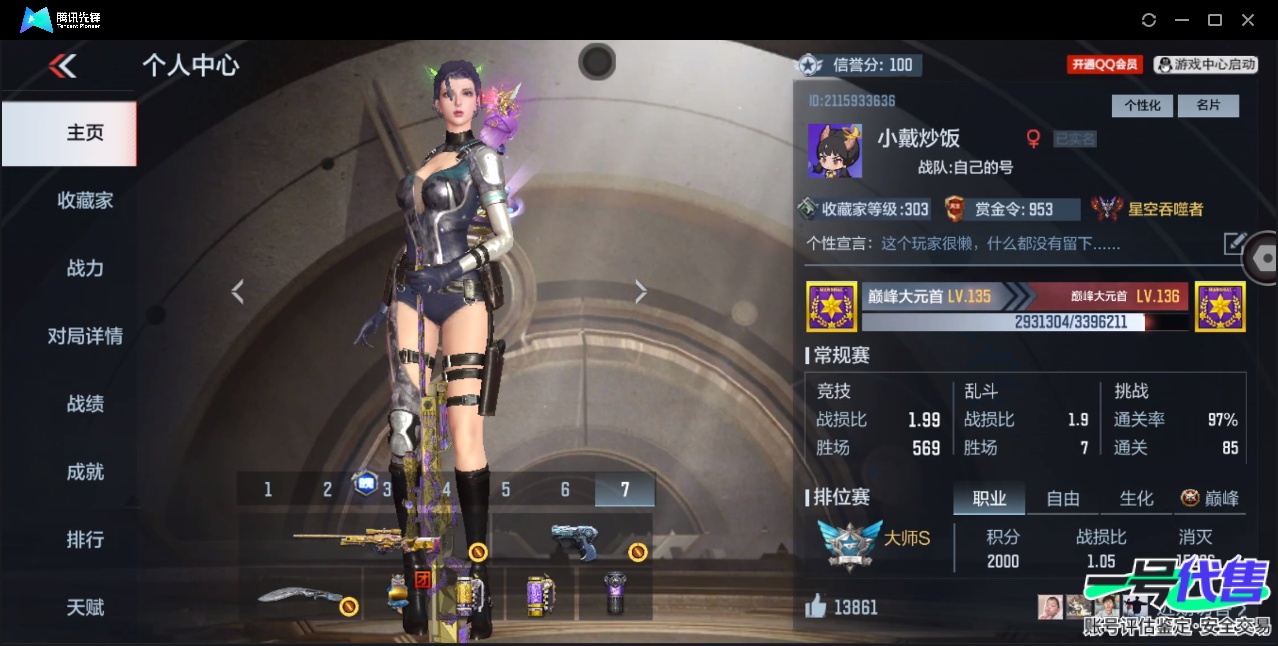Switch to the 自由 ranked tab
This screenshot has height=646, width=1278.
(x=1062, y=498)
